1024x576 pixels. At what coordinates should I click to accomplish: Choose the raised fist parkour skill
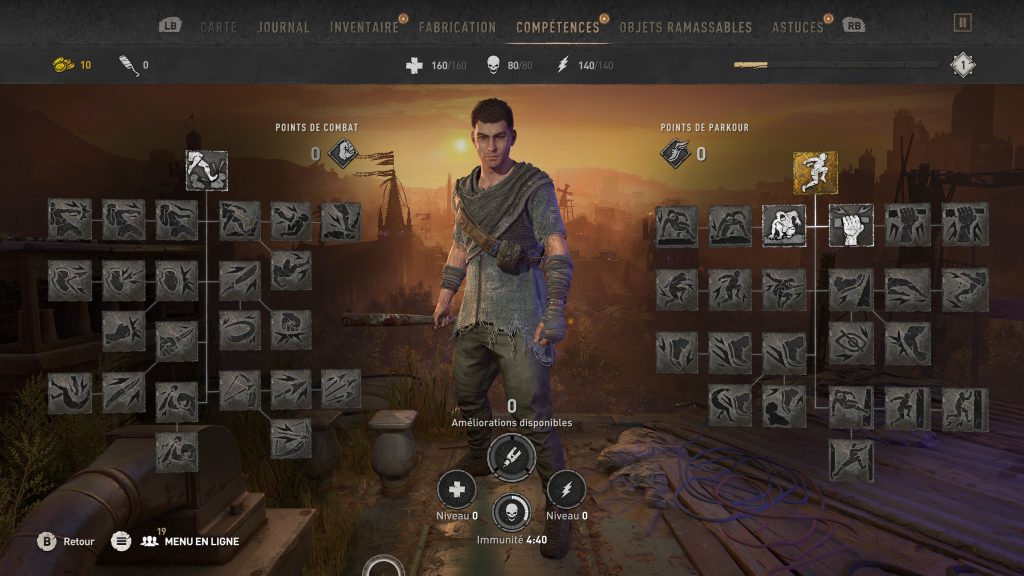pos(851,225)
